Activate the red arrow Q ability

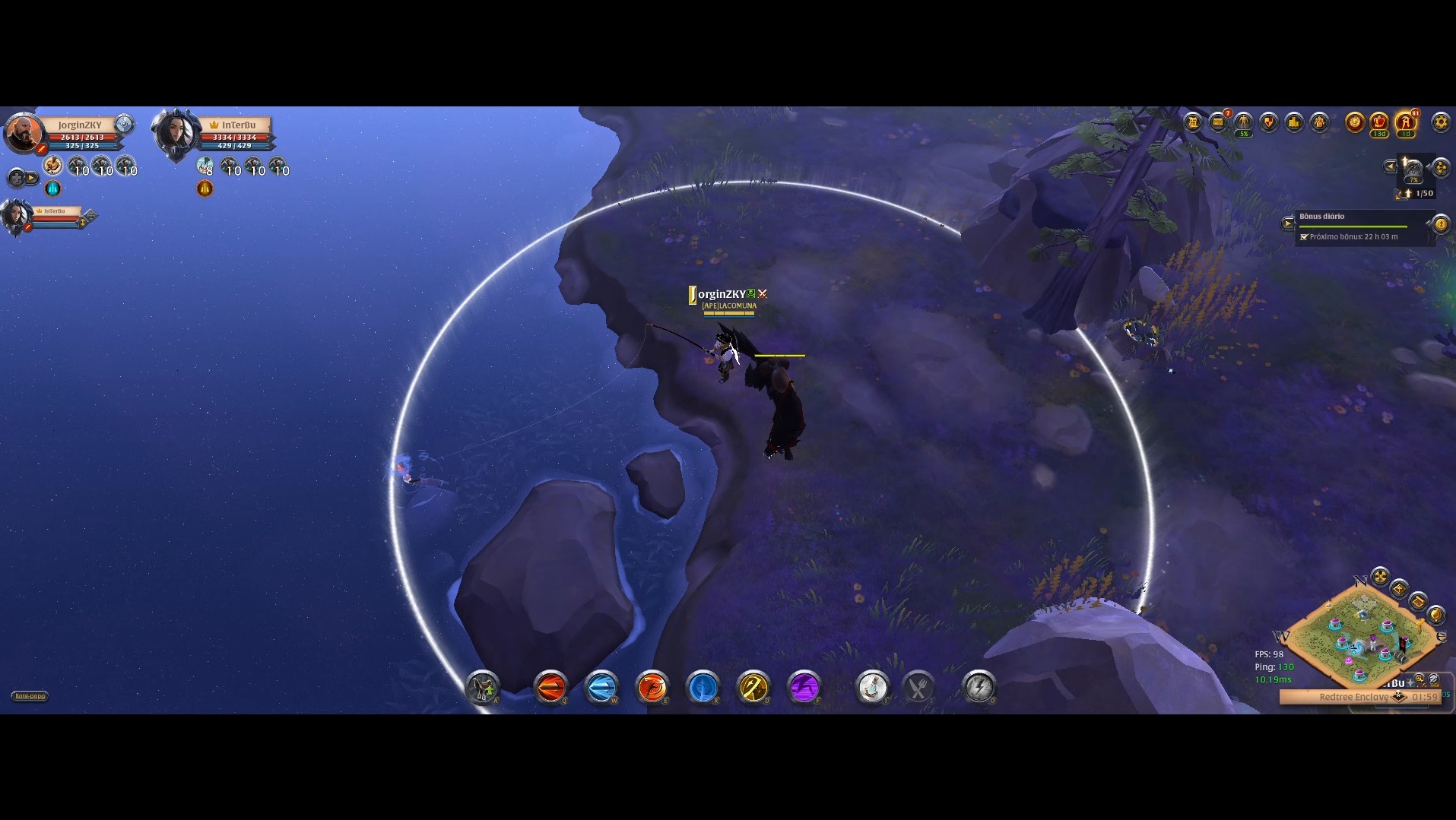[550, 688]
